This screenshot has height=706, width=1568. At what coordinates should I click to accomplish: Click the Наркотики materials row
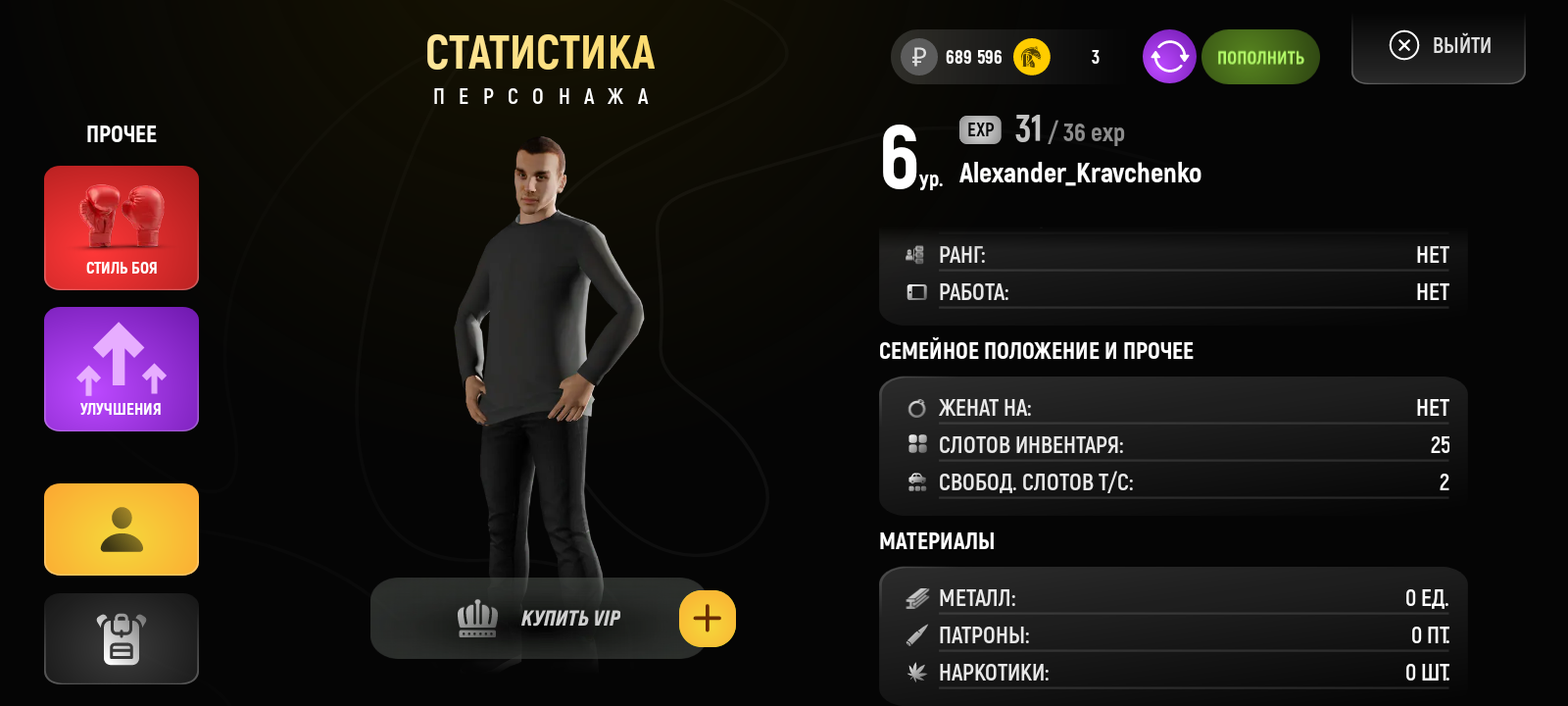(1176, 673)
